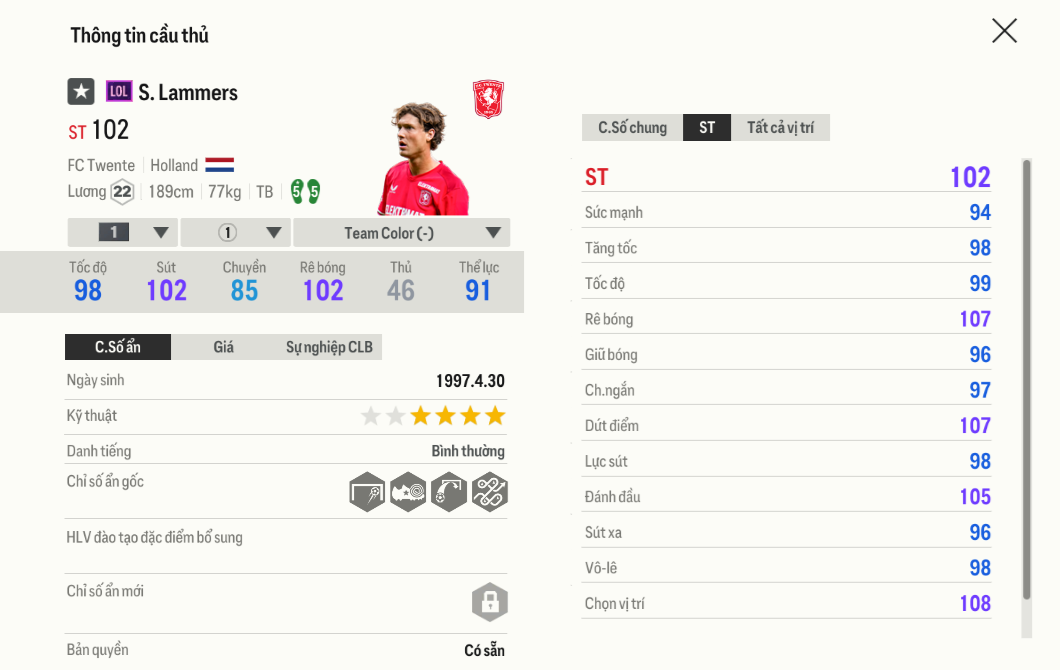Toggle the favorite star icon
1060x670 pixels.
pos(81,92)
